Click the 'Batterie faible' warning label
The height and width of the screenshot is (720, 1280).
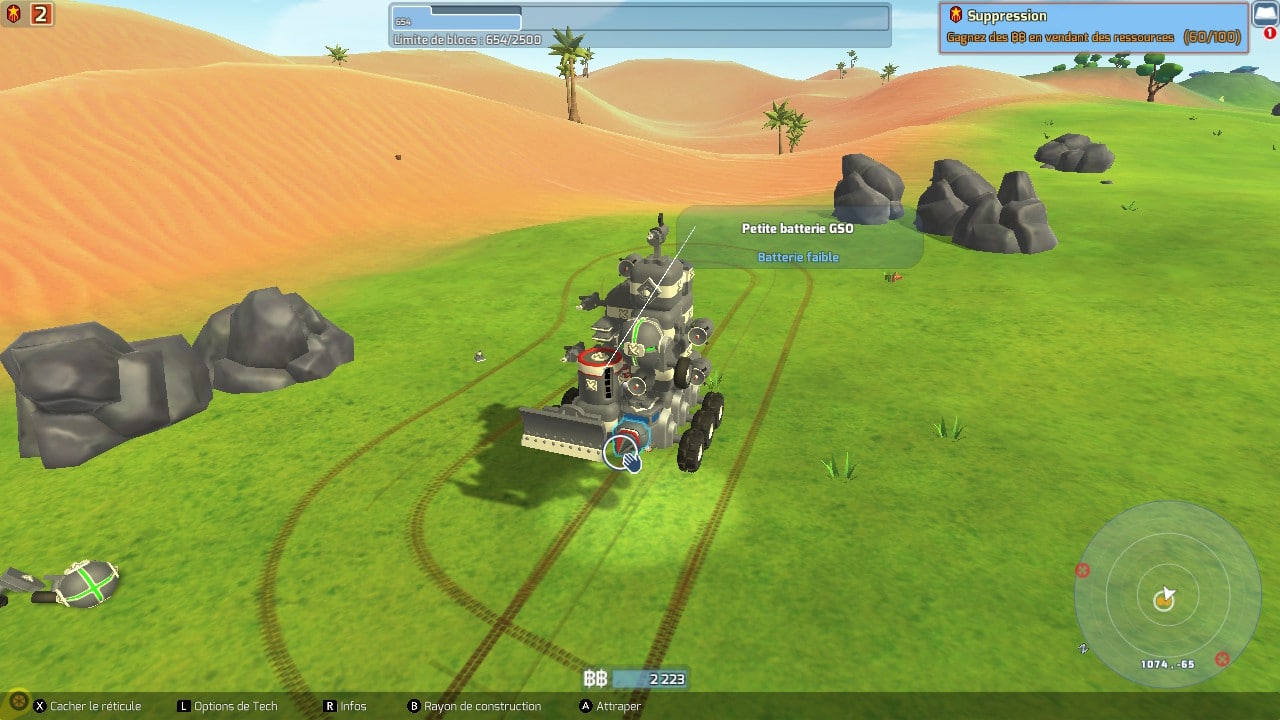[800, 257]
